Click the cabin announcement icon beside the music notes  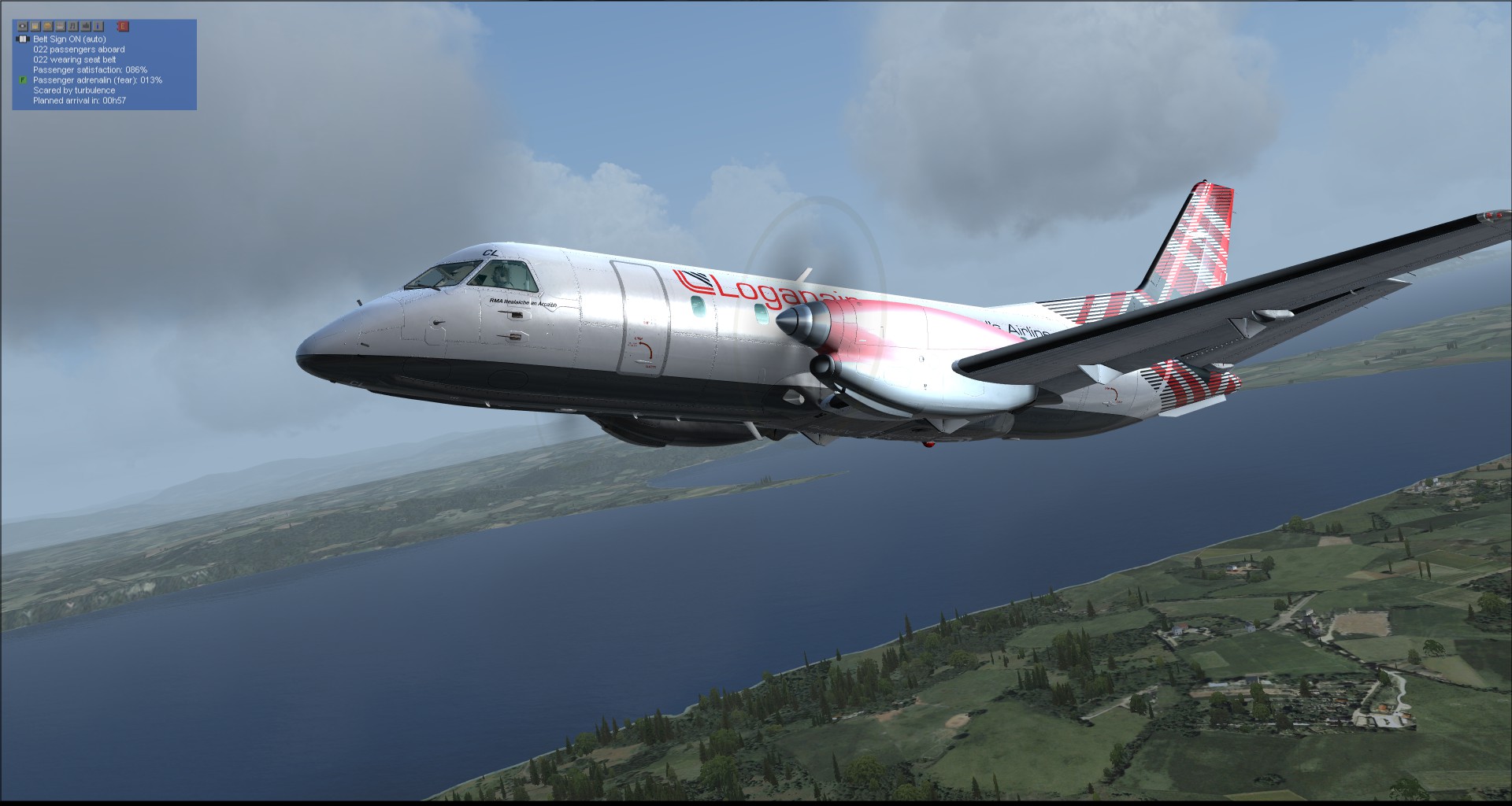coord(86,26)
